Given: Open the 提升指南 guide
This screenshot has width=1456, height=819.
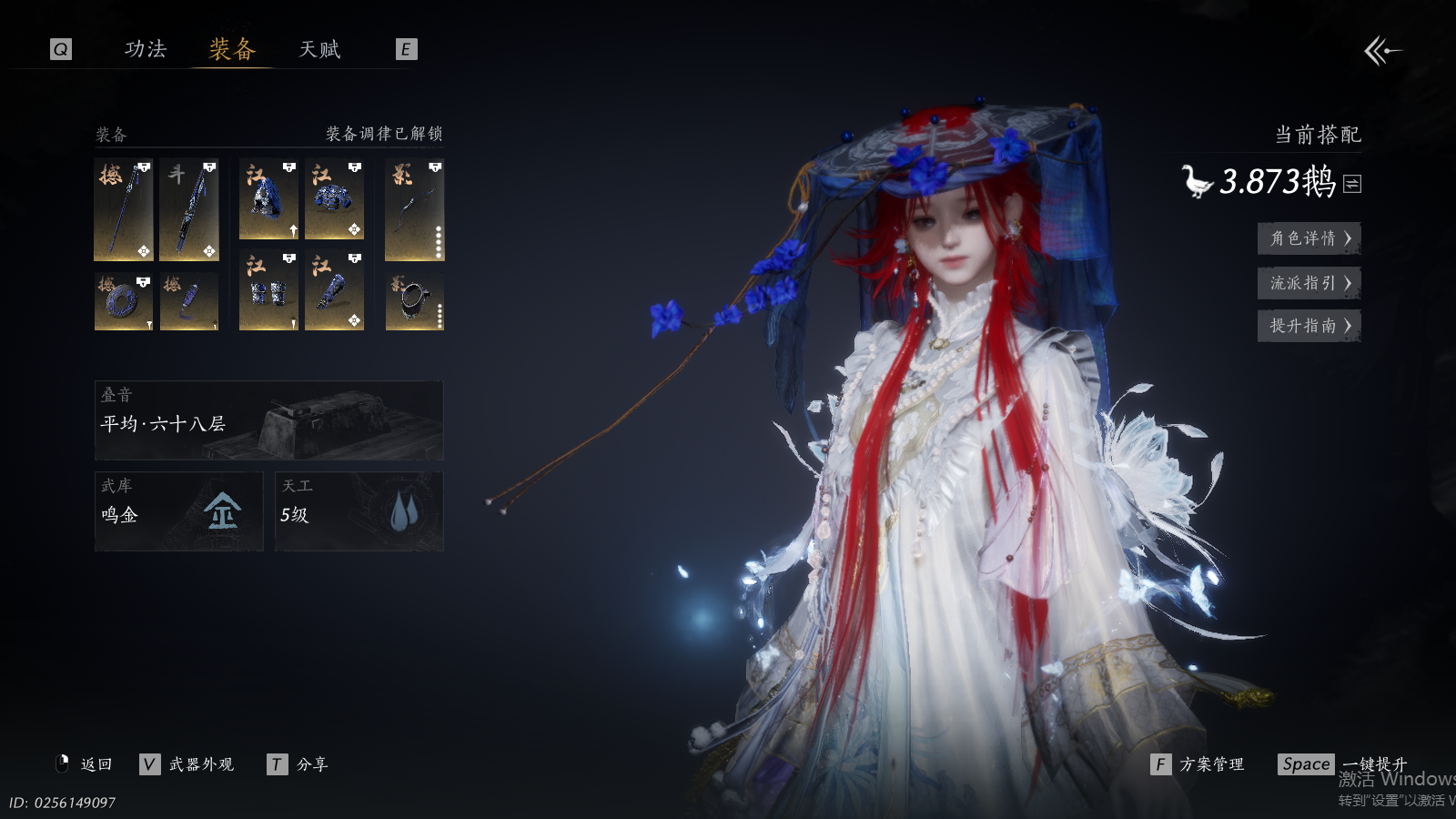Looking at the screenshot, I should 1309,326.
